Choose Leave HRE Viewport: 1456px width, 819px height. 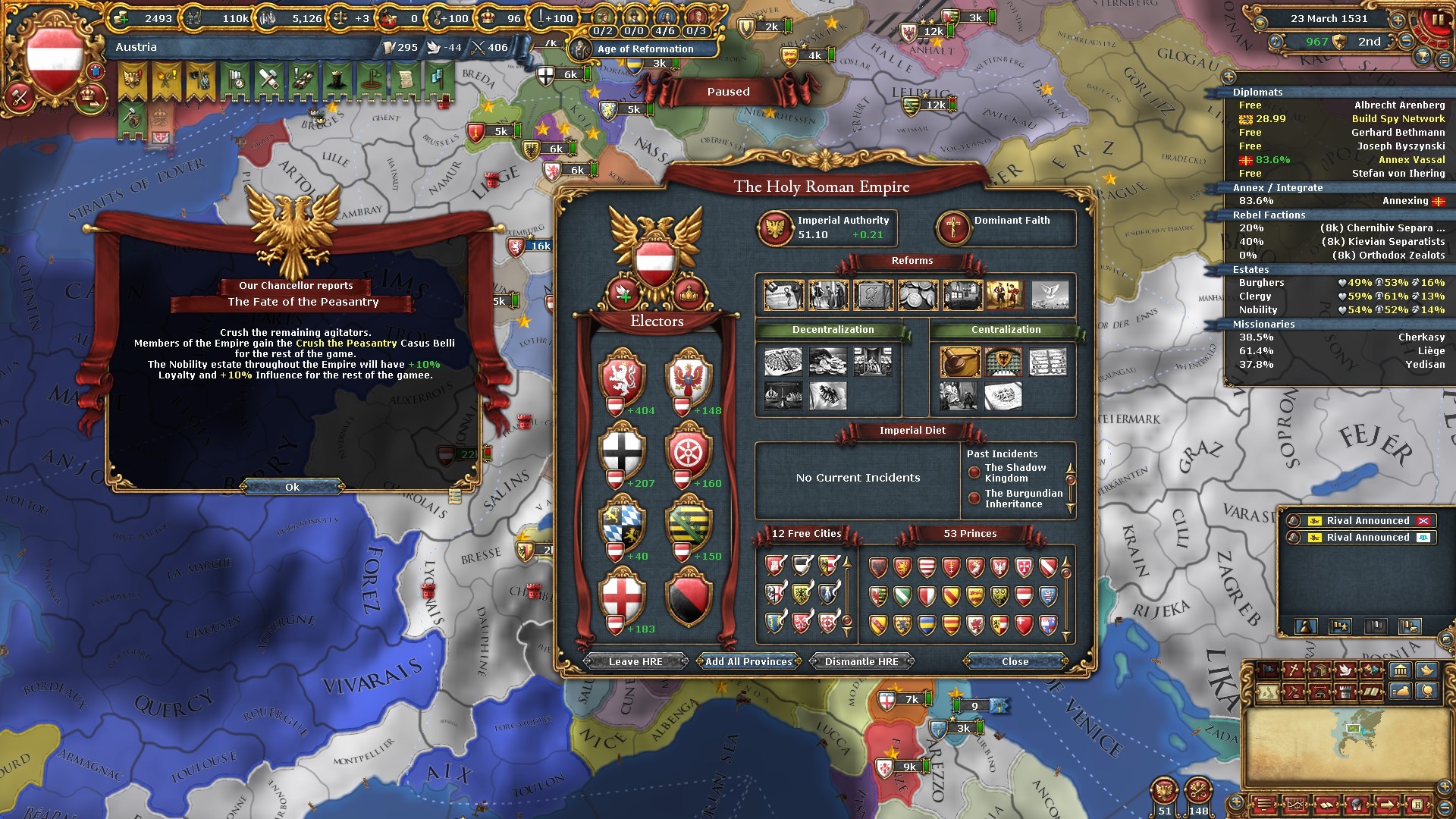635,661
